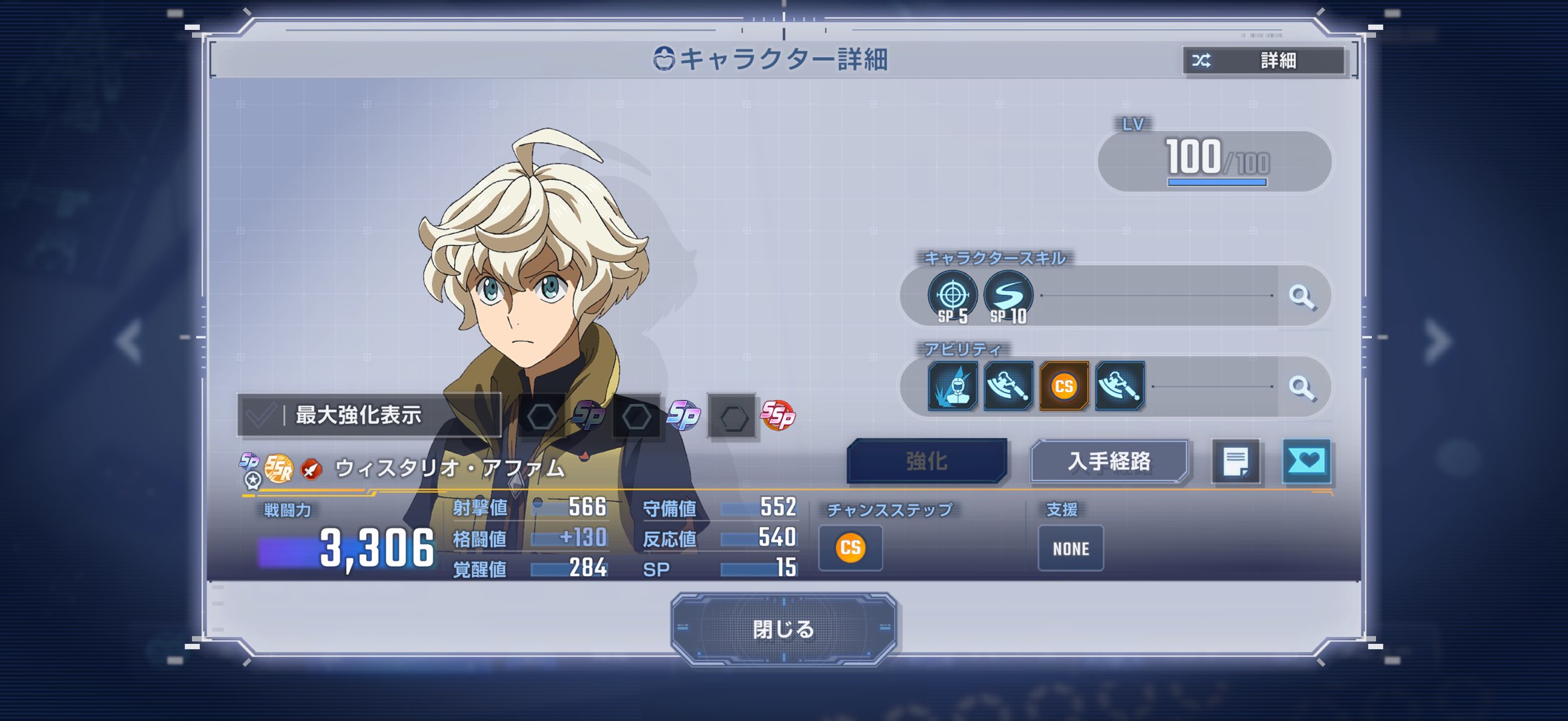Select the red SSP rarity badge
The width and height of the screenshot is (1568, 721).
777,416
